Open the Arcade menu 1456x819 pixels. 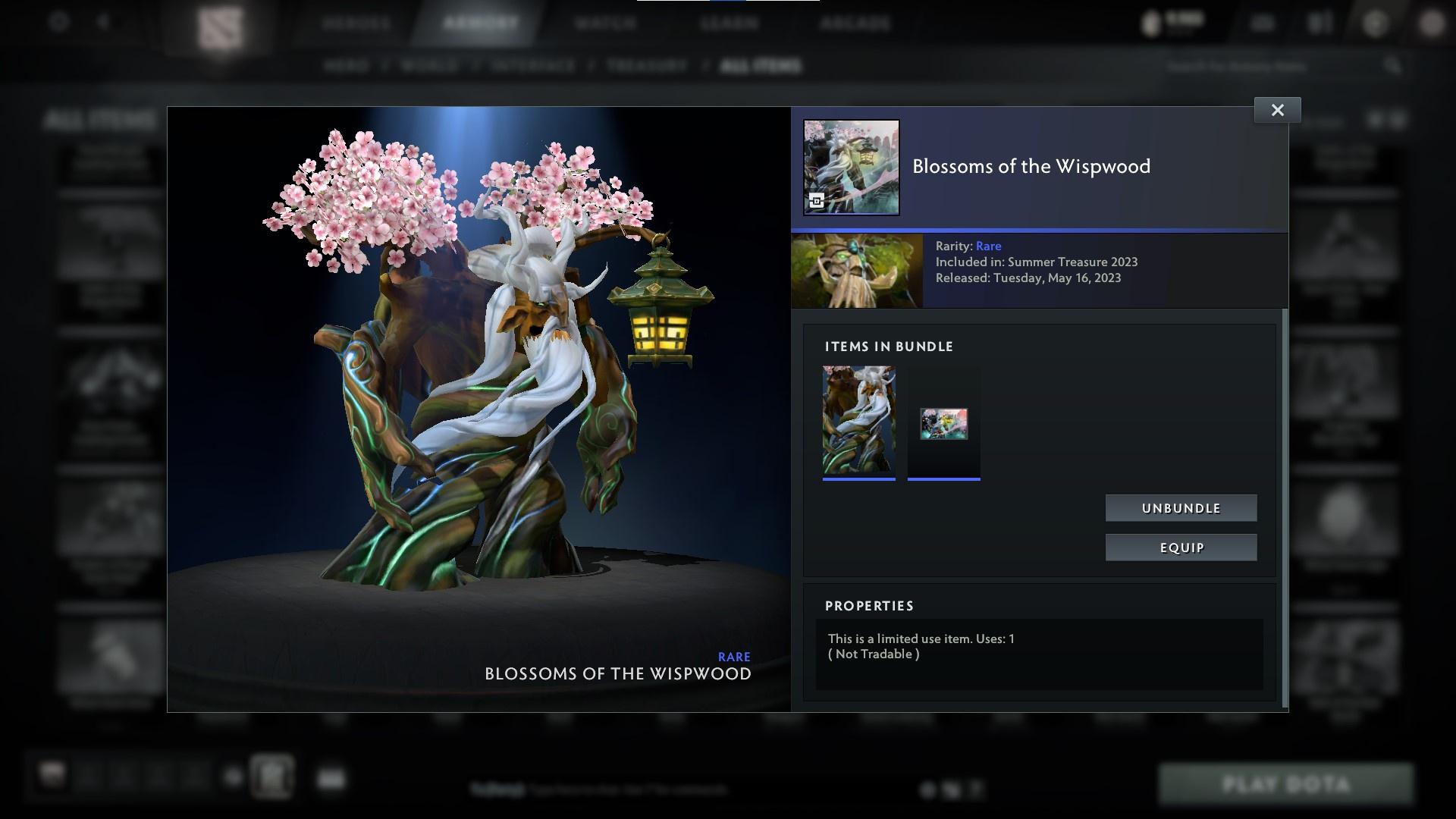pos(857,23)
